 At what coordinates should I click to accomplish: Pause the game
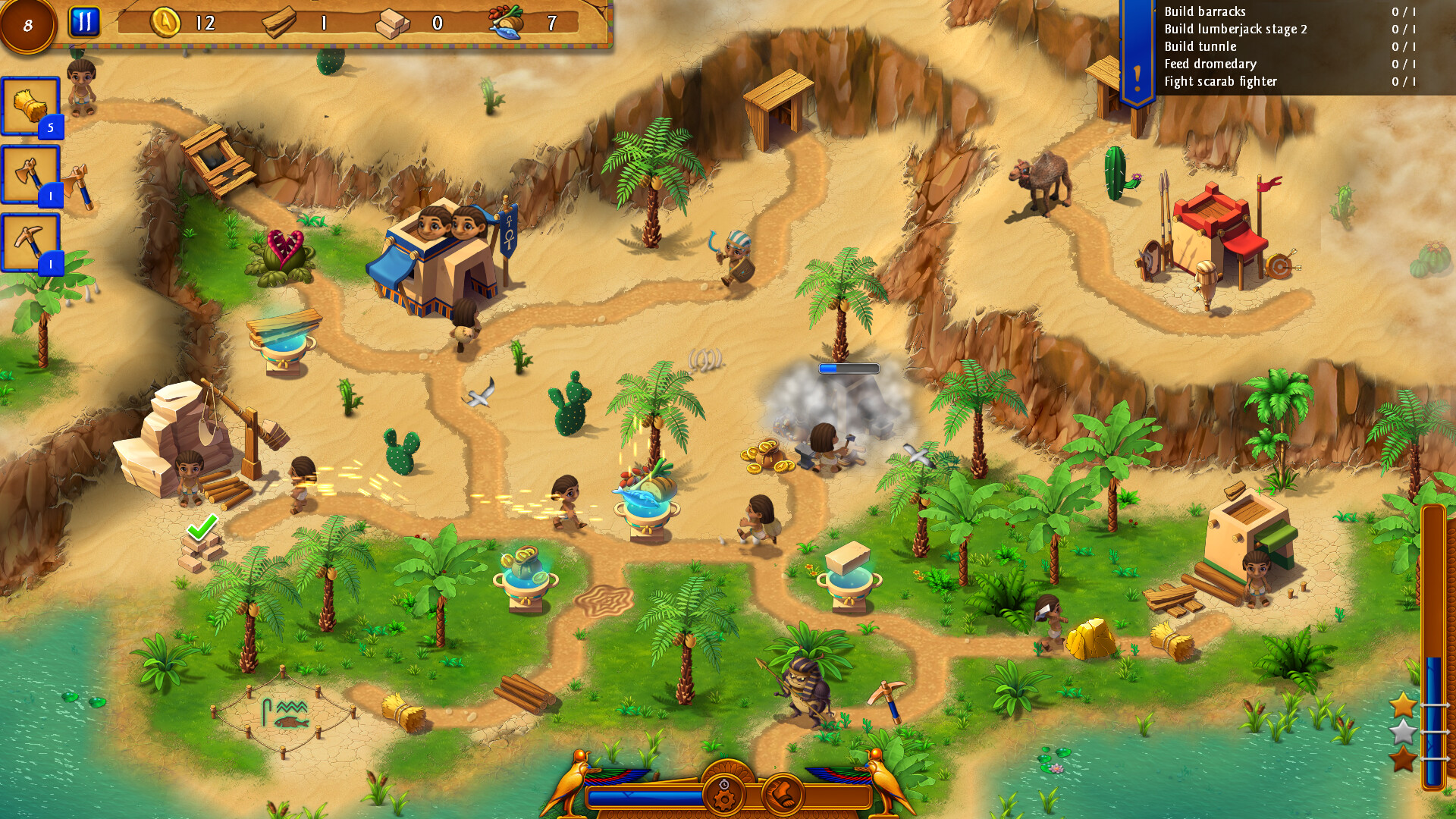pyautogui.click(x=84, y=21)
